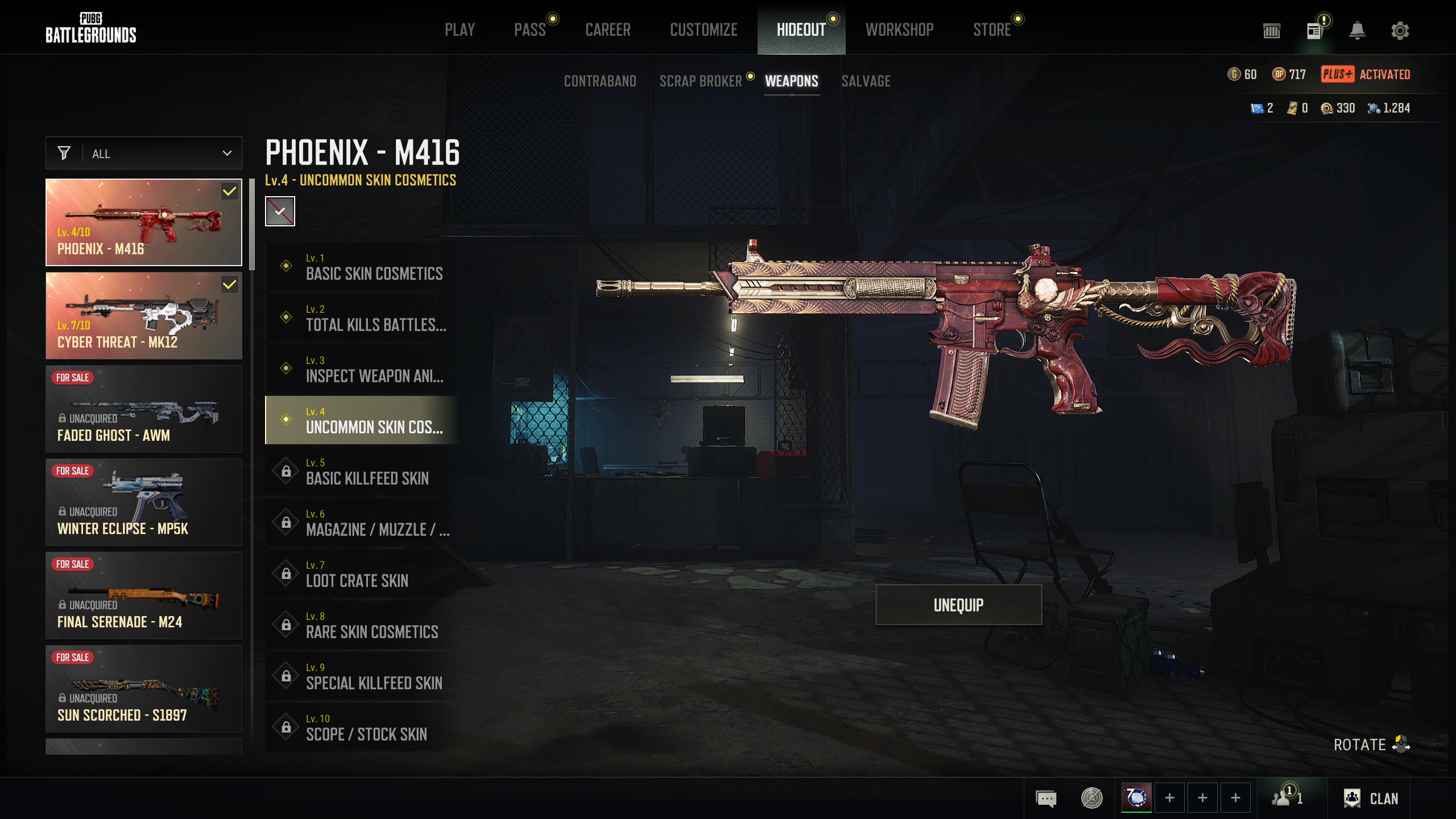Open the PLAY tab

click(x=460, y=30)
